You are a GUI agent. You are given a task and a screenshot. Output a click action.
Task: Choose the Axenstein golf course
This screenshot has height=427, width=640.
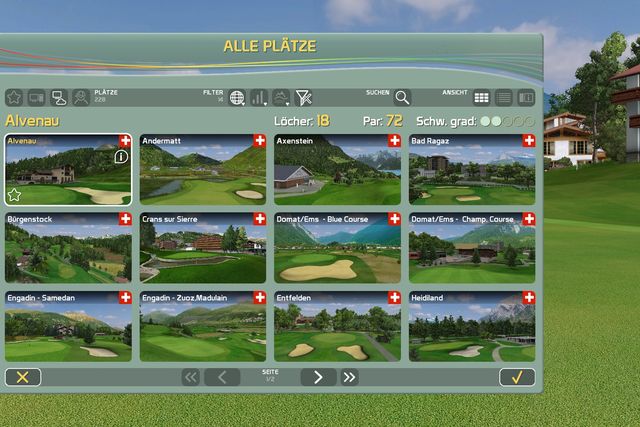[x=337, y=172]
